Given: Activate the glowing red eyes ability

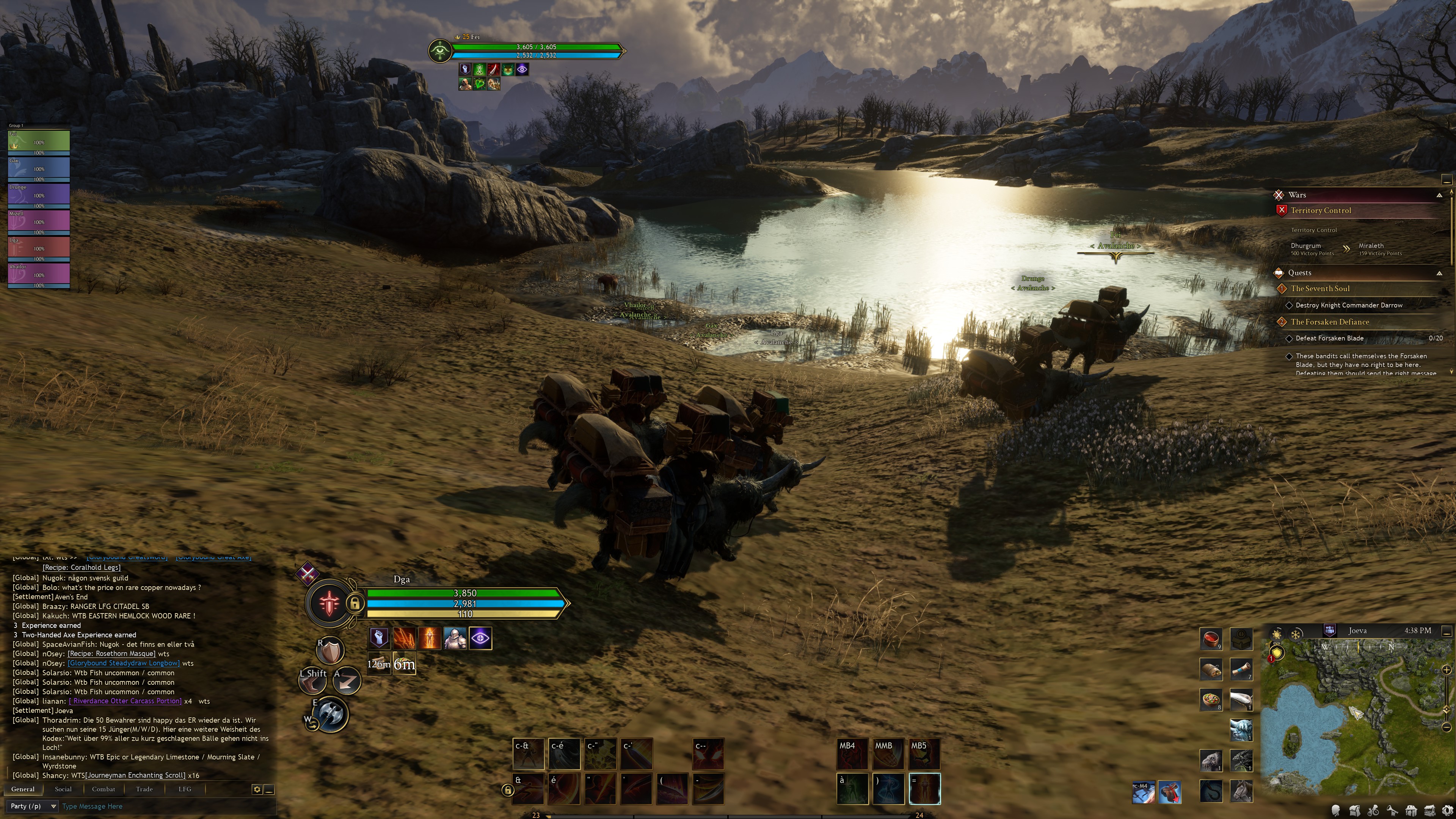Looking at the screenshot, I should (708, 753).
